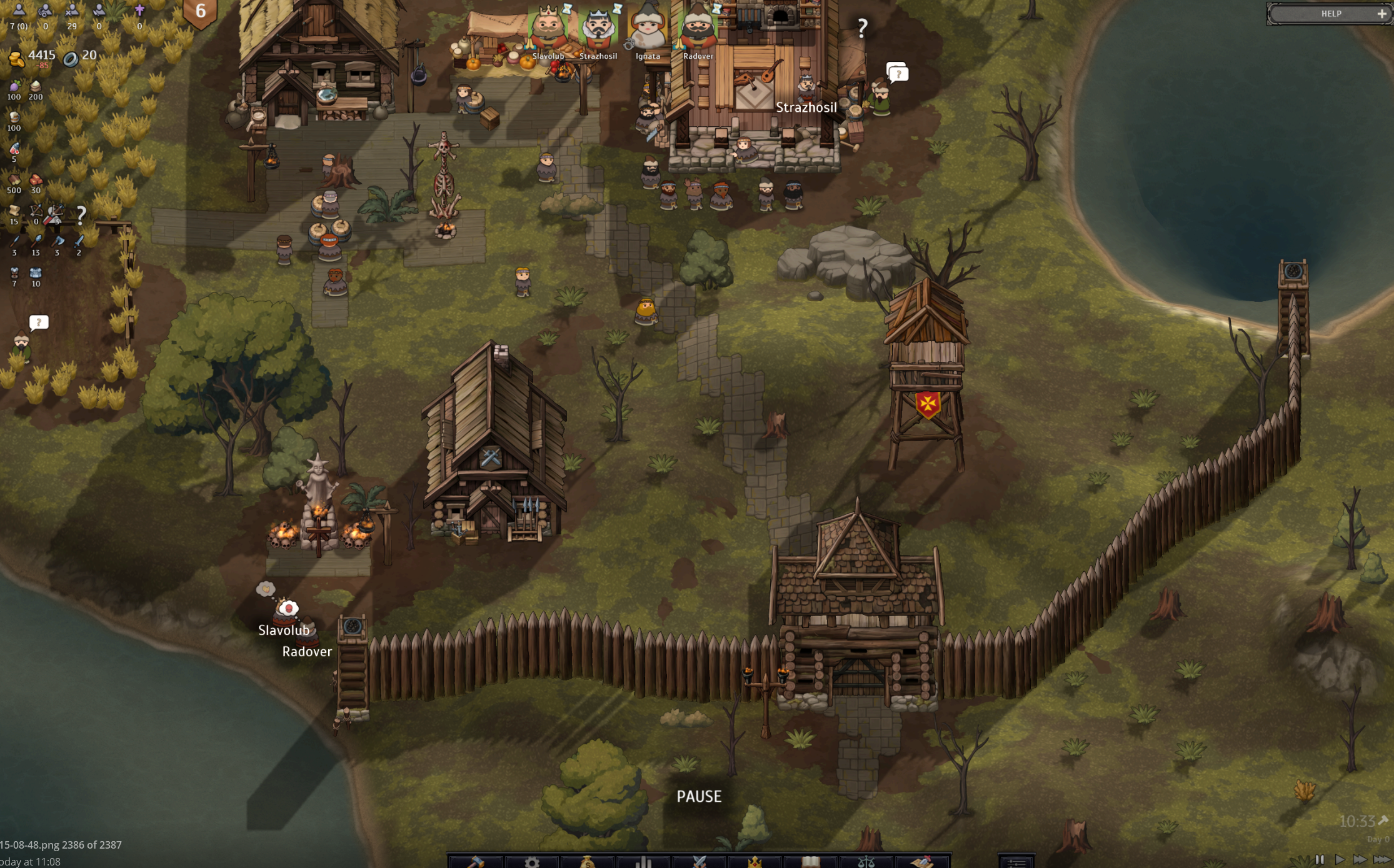Select Radover's portrait
Viewport: 1394px width, 868px height.
698,27
